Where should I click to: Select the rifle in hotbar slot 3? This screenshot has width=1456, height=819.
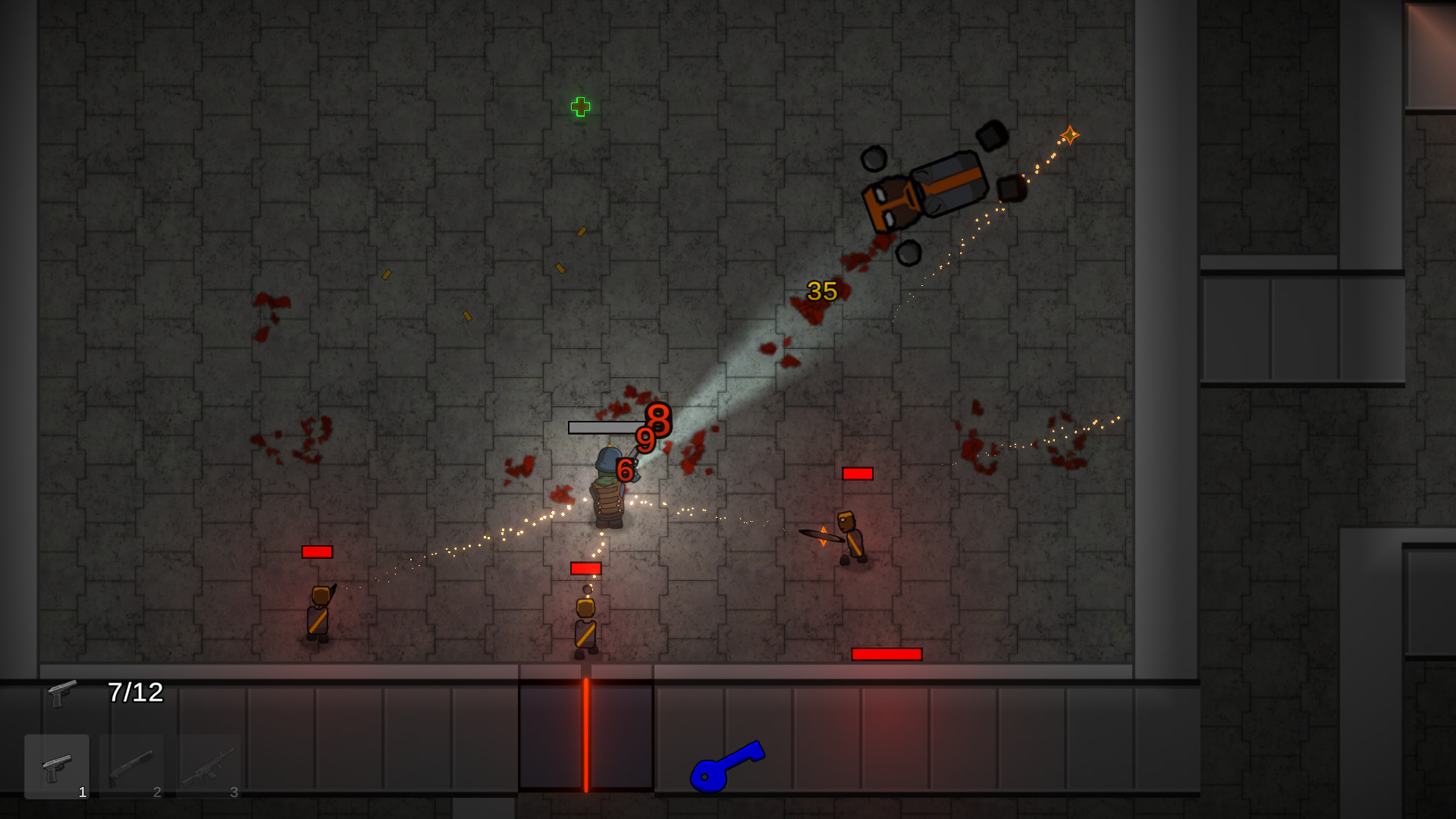click(208, 766)
